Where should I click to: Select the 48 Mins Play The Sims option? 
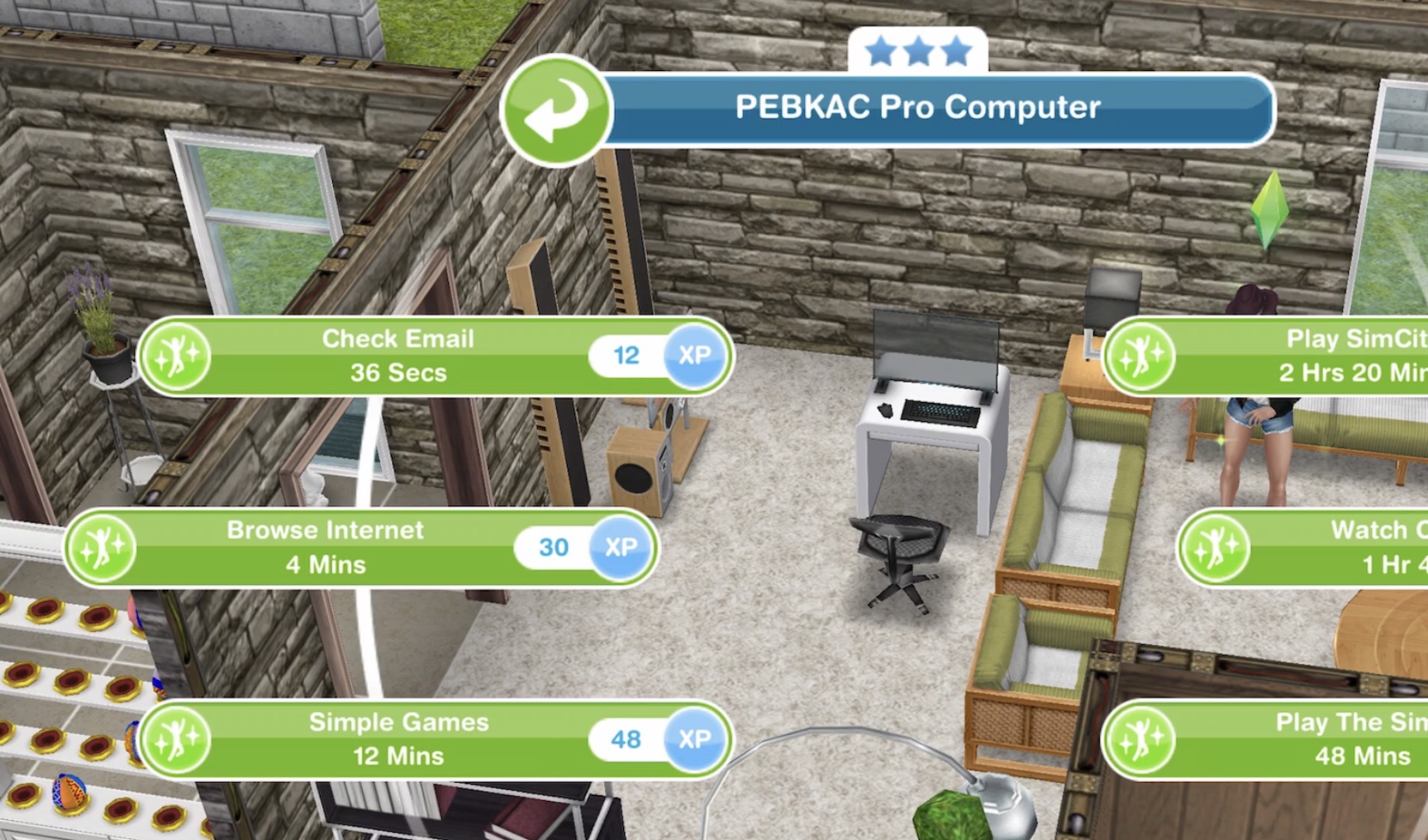point(1306,739)
